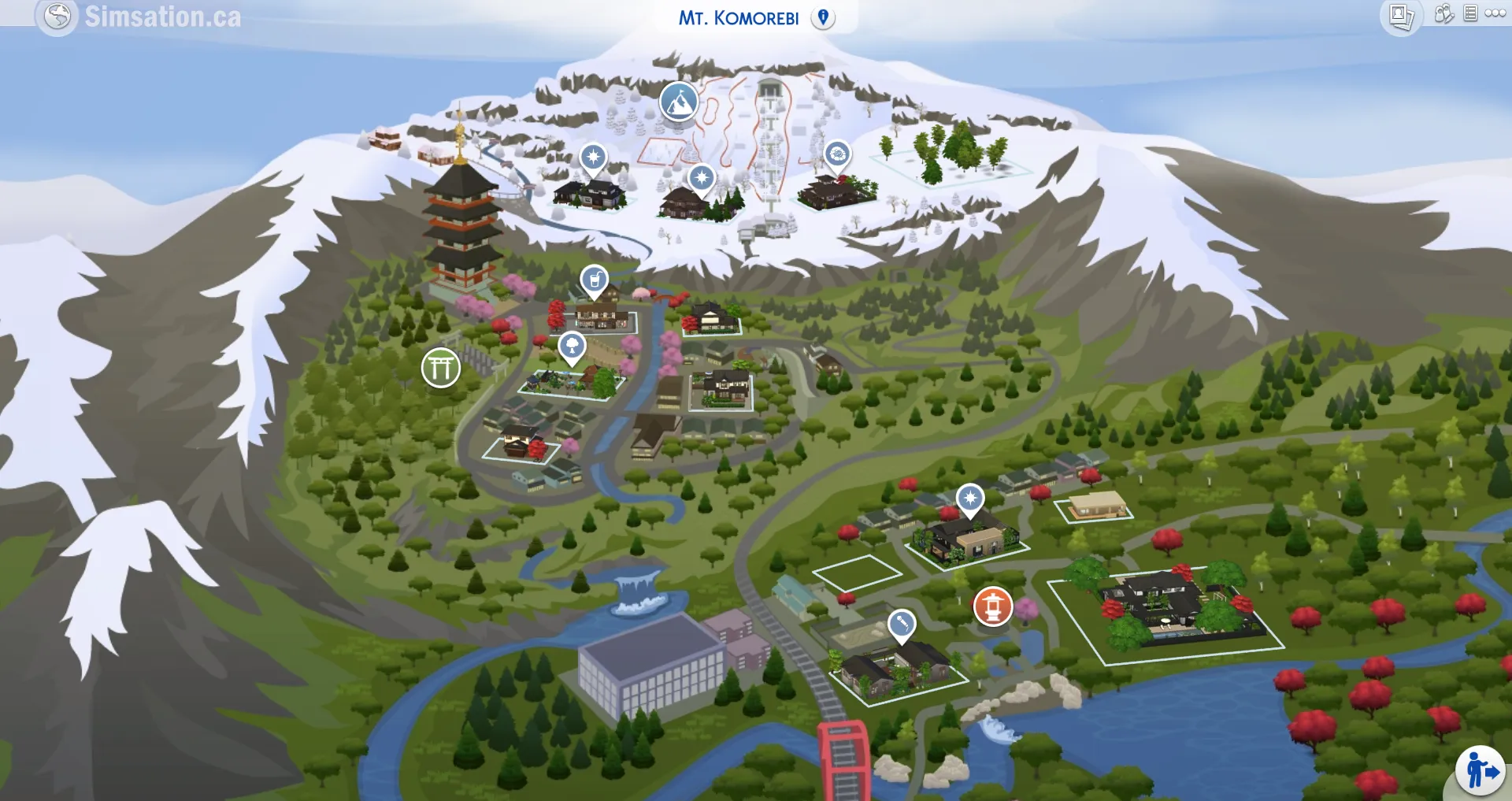1512x801 pixels.
Task: Open the Manage Households icon
Action: (1443, 13)
